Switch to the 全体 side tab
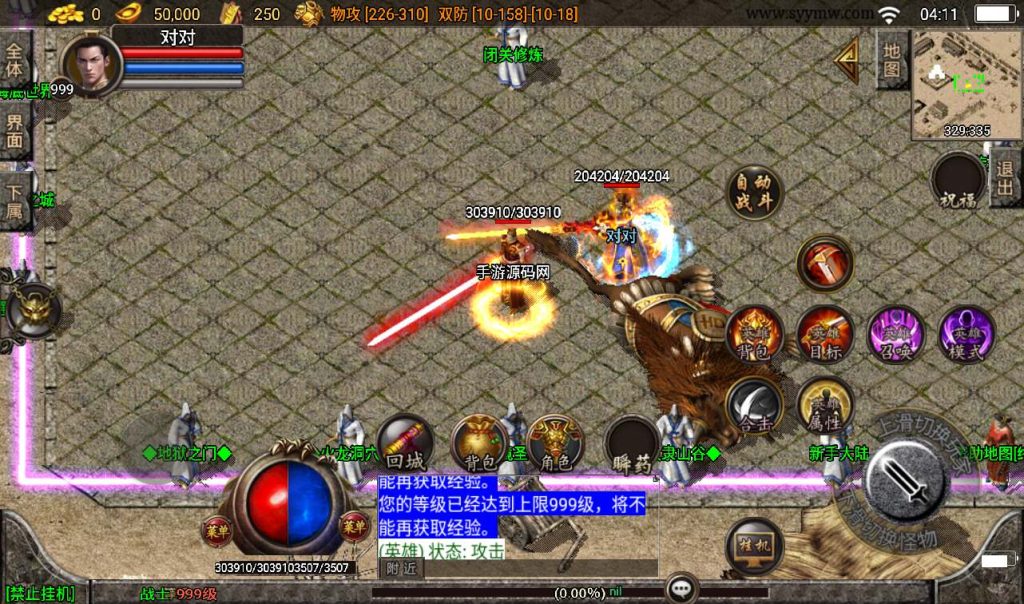The width and height of the screenshot is (1024, 604). pos(15,62)
